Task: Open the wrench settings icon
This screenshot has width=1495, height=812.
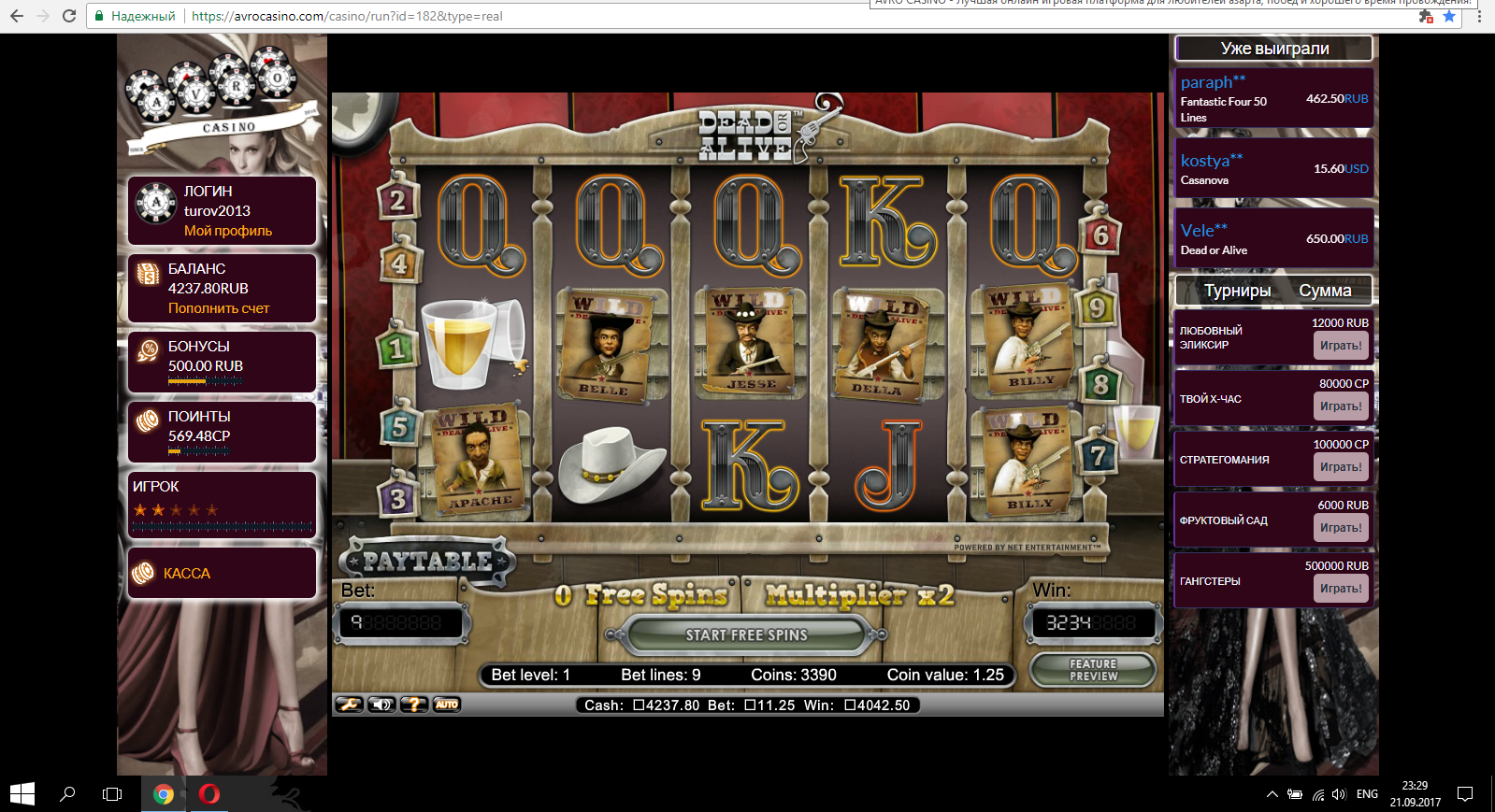Action: 349,705
